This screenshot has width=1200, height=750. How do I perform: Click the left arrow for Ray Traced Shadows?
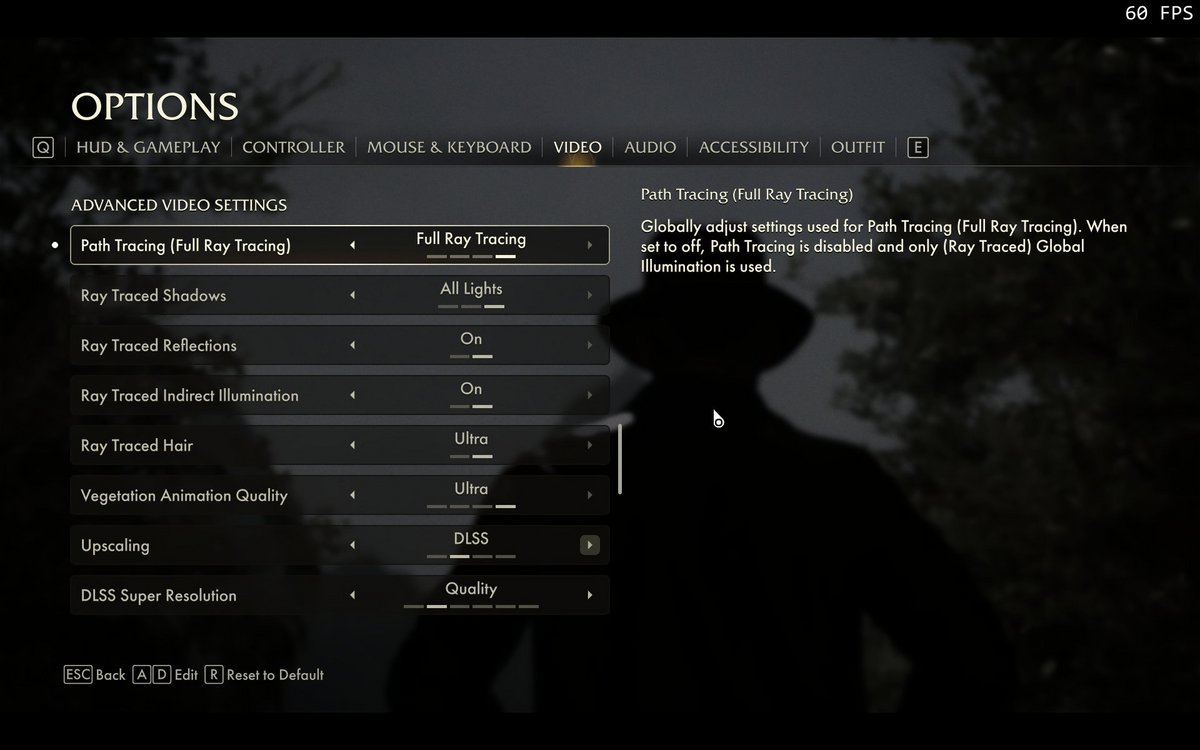pos(352,295)
